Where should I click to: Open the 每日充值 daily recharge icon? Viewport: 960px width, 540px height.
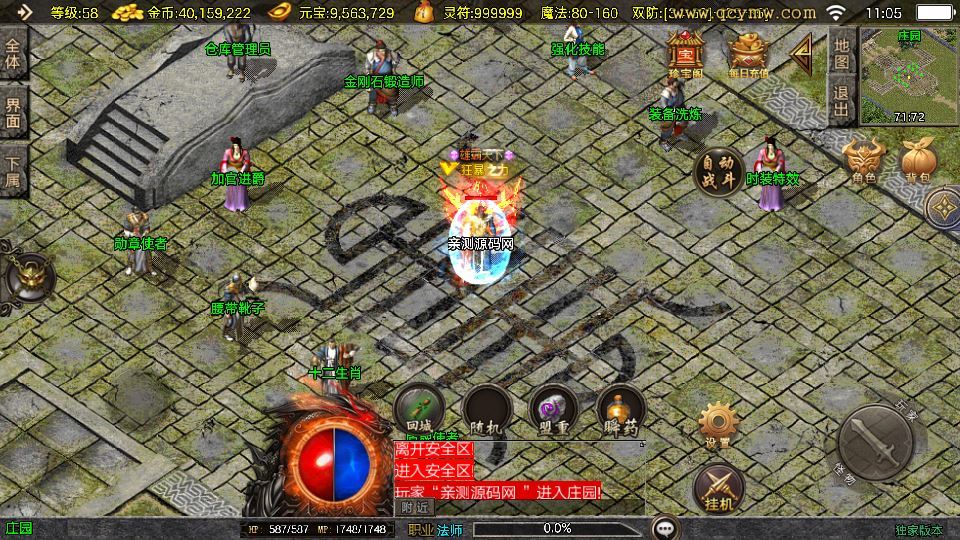(x=747, y=52)
